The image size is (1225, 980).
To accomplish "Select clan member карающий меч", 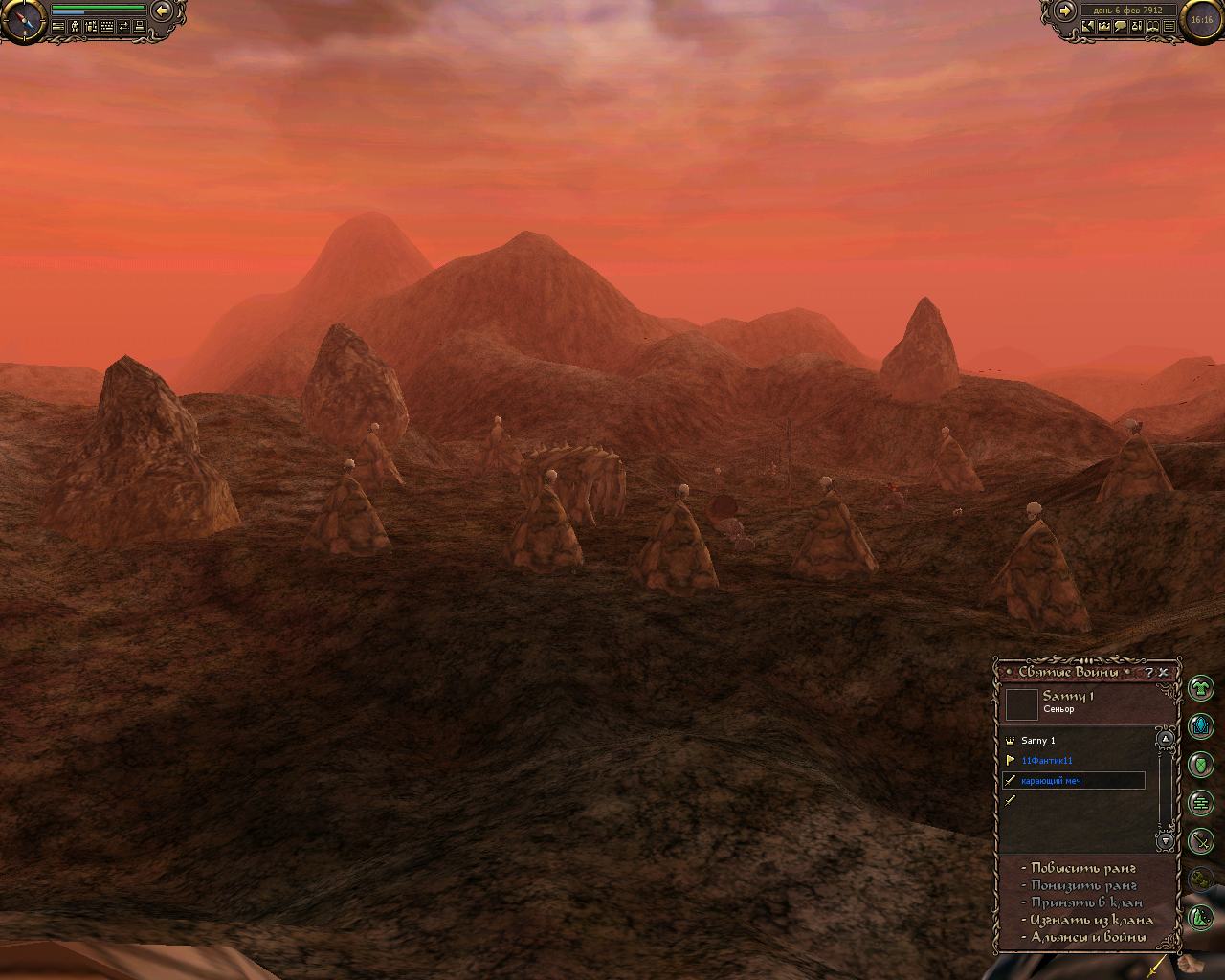I will [1052, 781].
